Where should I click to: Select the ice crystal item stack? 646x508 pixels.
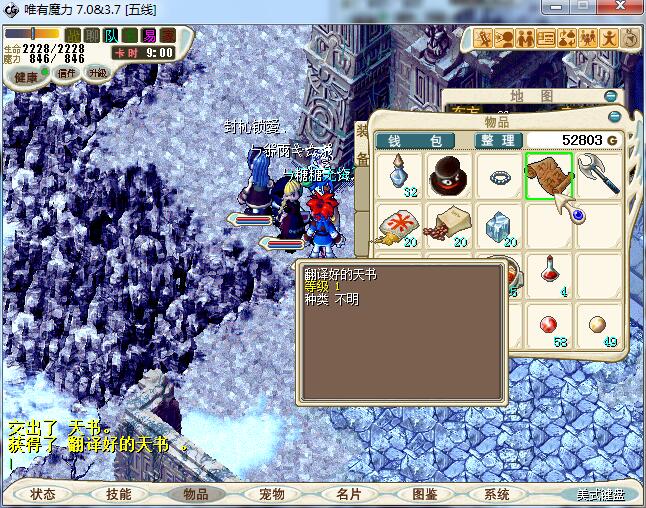[x=499, y=226]
